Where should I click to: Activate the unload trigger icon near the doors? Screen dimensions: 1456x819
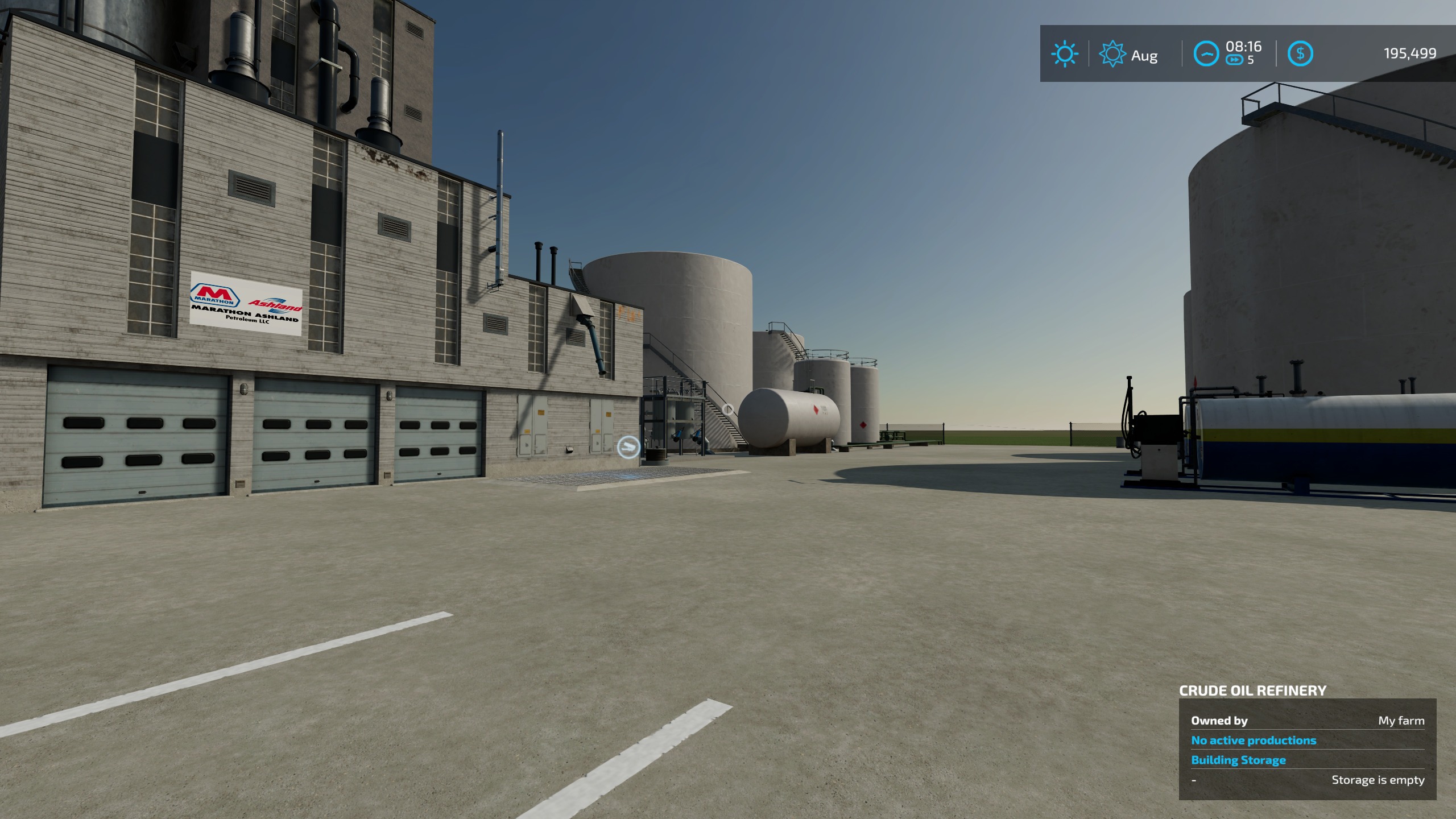628,447
